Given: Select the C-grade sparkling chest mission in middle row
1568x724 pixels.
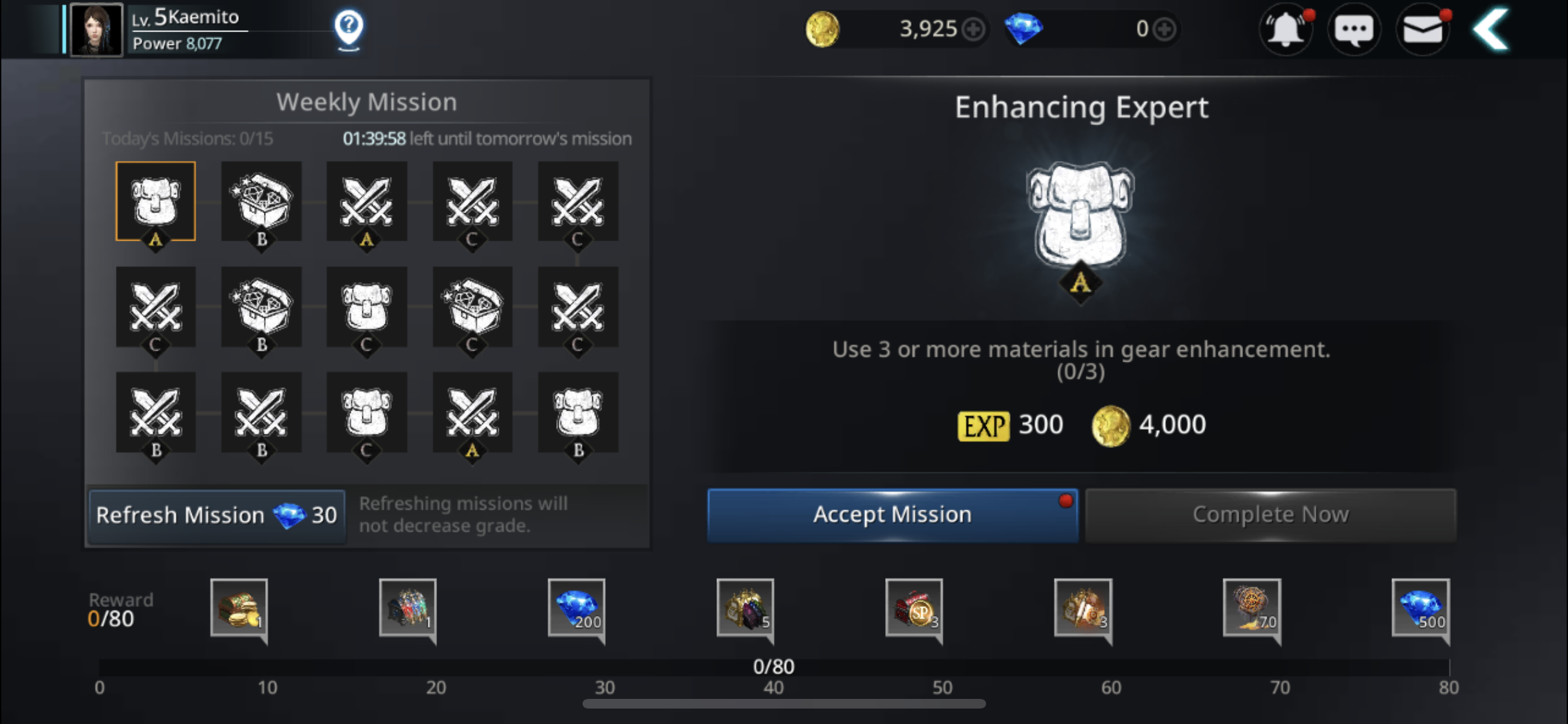Looking at the screenshot, I should click(x=472, y=308).
